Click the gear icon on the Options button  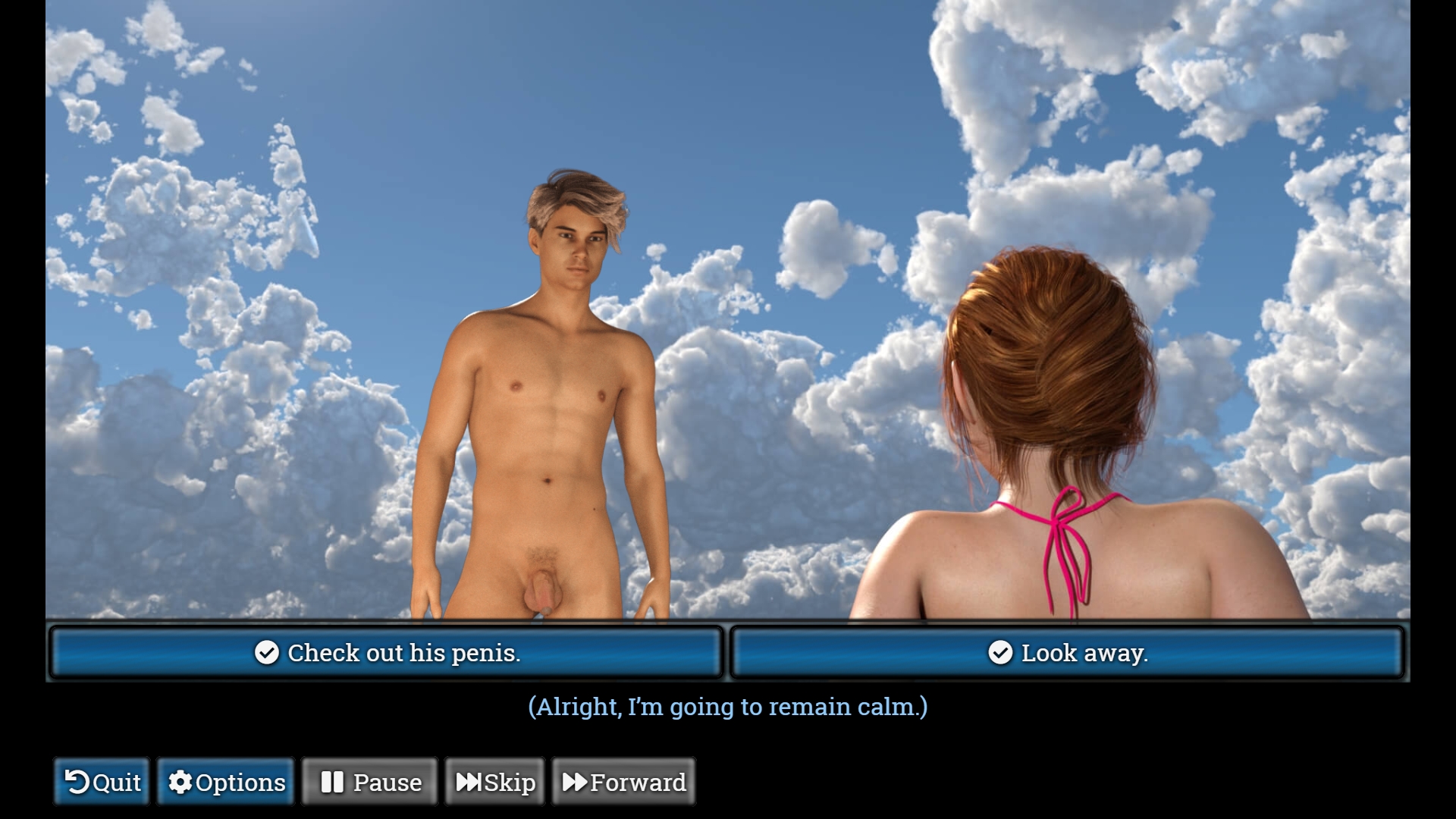tap(180, 782)
